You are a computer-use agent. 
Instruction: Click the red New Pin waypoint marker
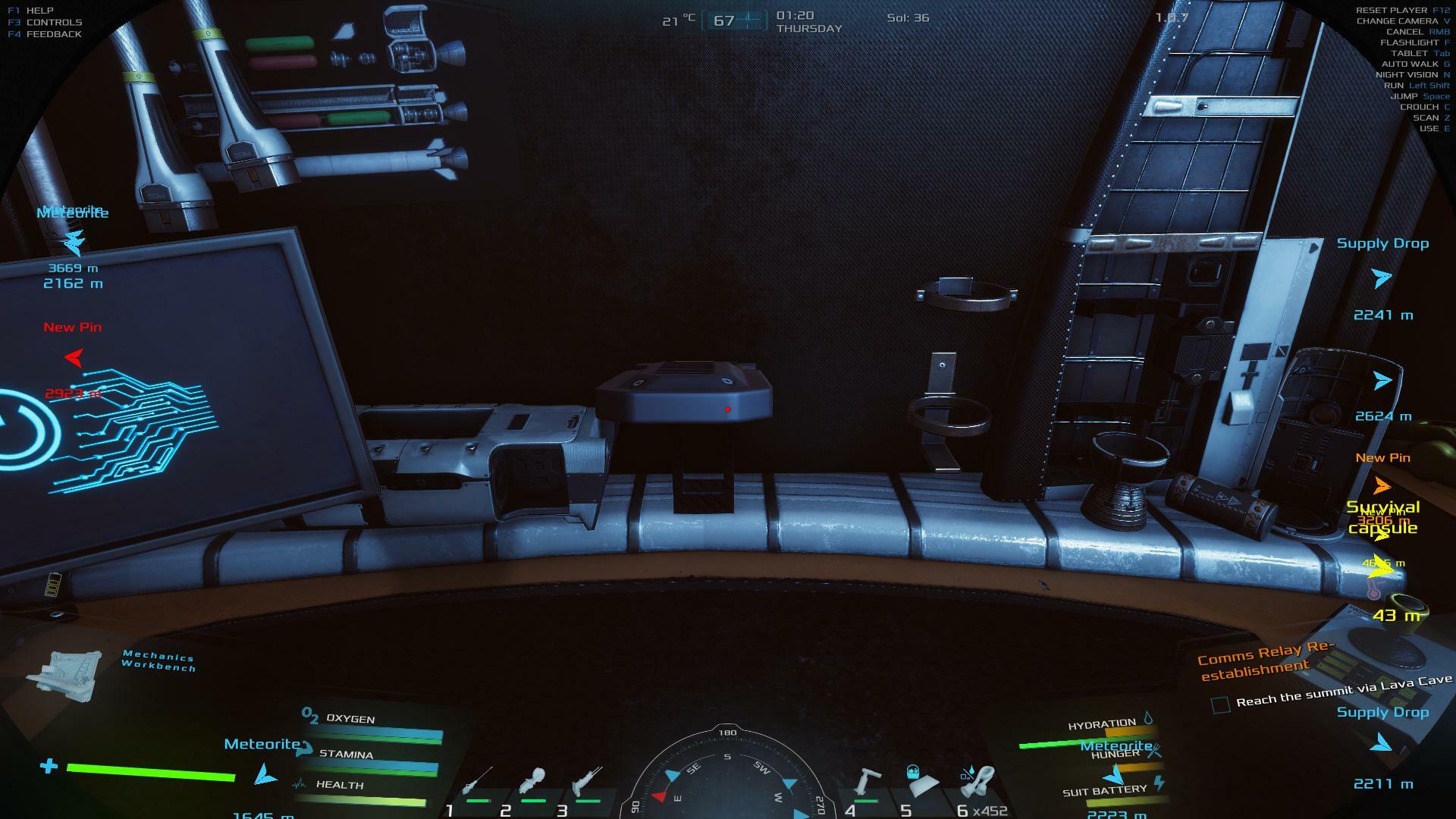(x=74, y=357)
